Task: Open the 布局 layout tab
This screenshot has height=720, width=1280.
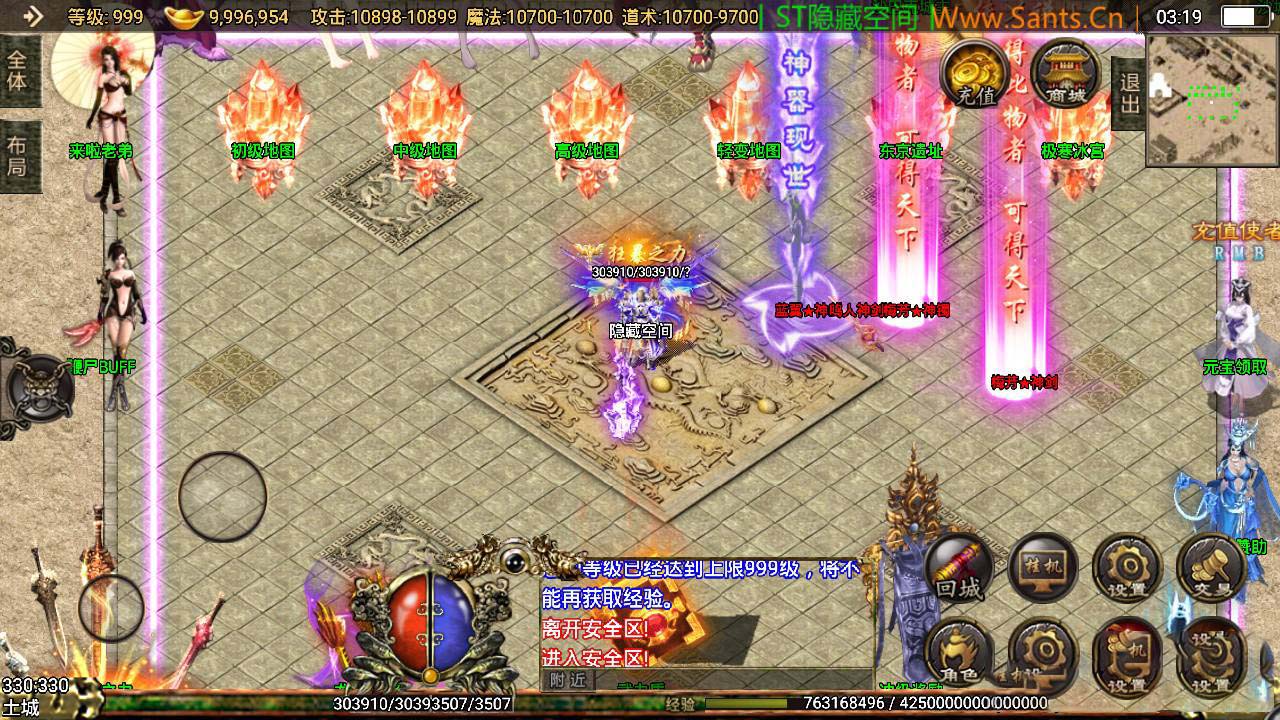Action: pyautogui.click(x=18, y=156)
